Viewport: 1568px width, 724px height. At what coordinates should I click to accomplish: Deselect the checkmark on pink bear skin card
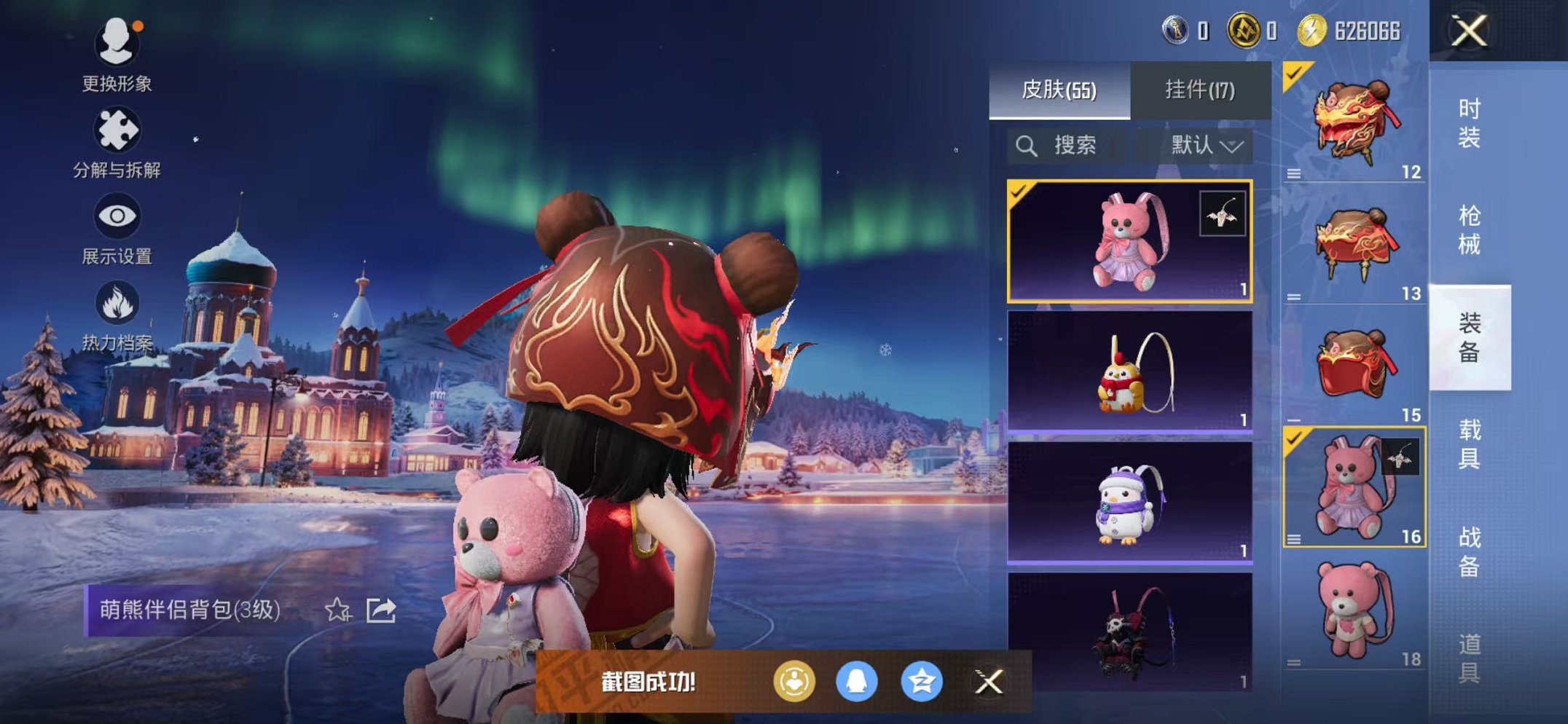tap(1019, 194)
